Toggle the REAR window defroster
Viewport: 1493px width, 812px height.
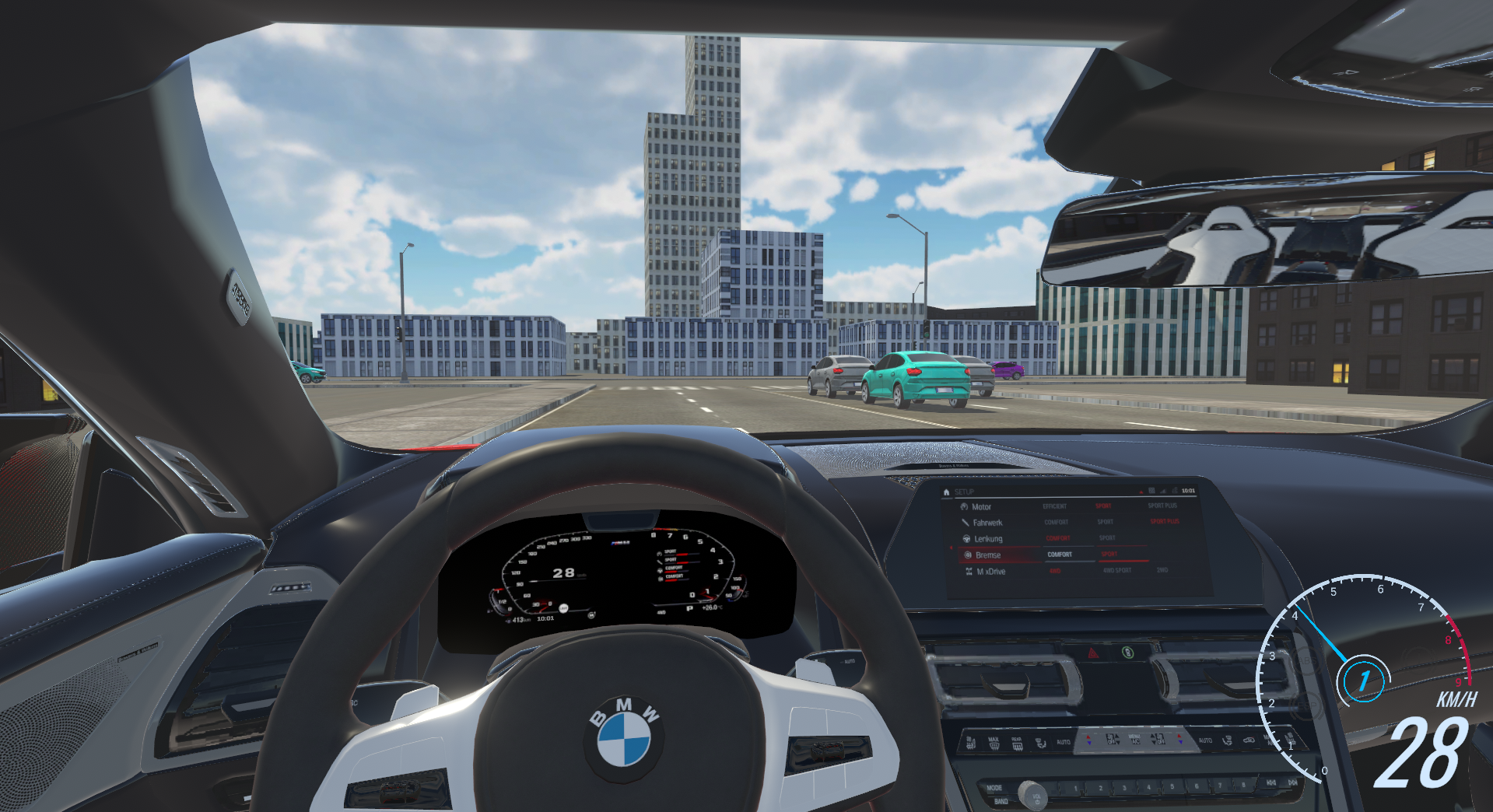coord(1018,742)
